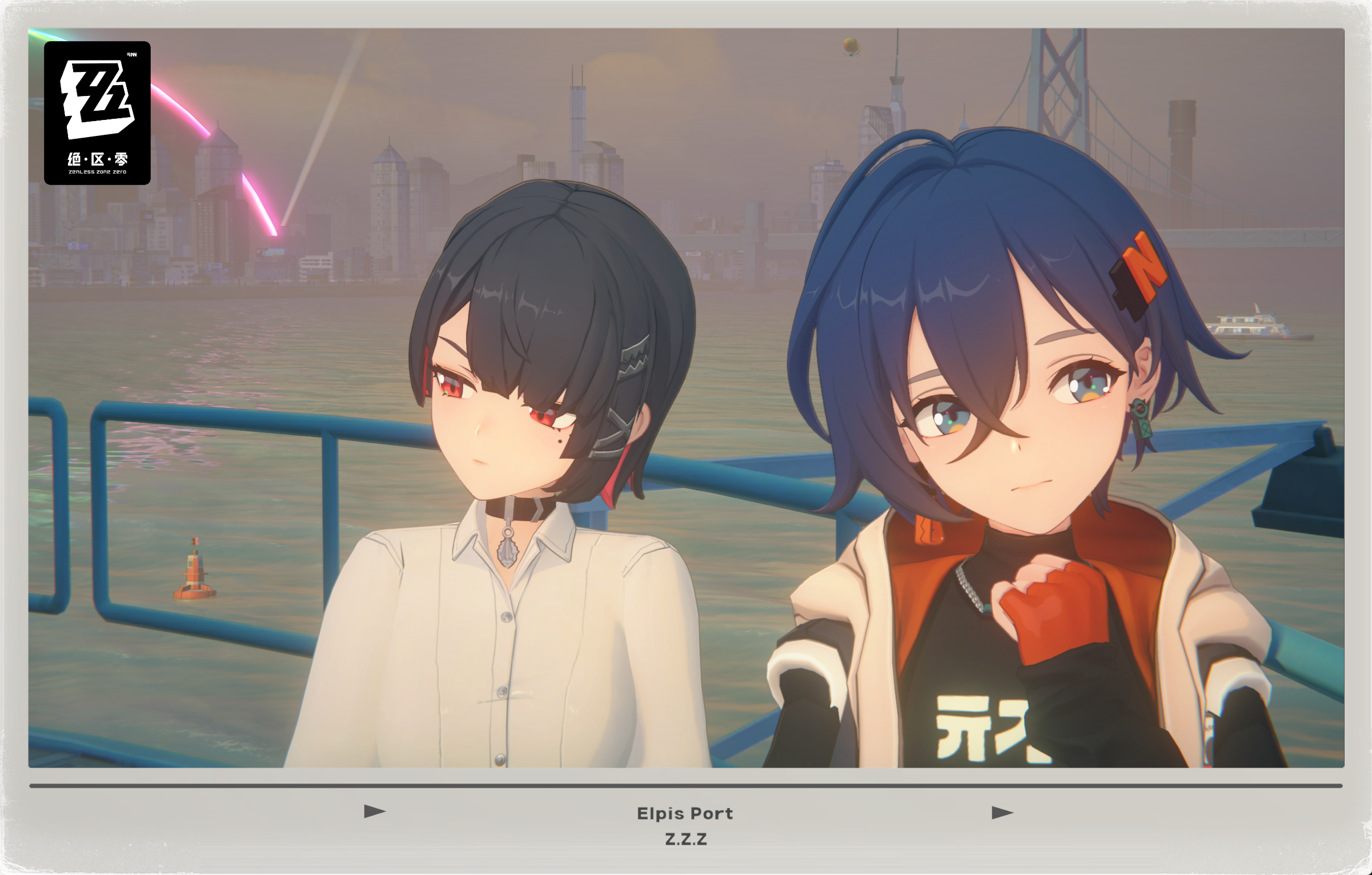The height and width of the screenshot is (875, 1372).
Task: Click the Zenless Zone Zero logo badge
Action: pos(97,113)
